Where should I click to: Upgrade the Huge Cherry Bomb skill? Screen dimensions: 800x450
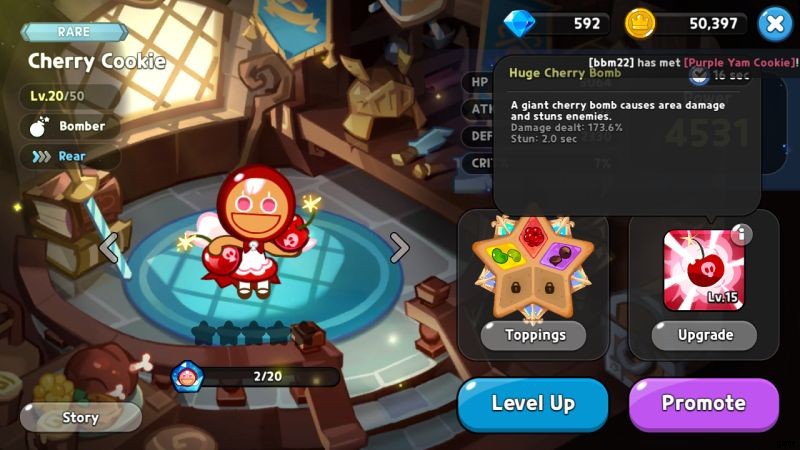tap(705, 335)
